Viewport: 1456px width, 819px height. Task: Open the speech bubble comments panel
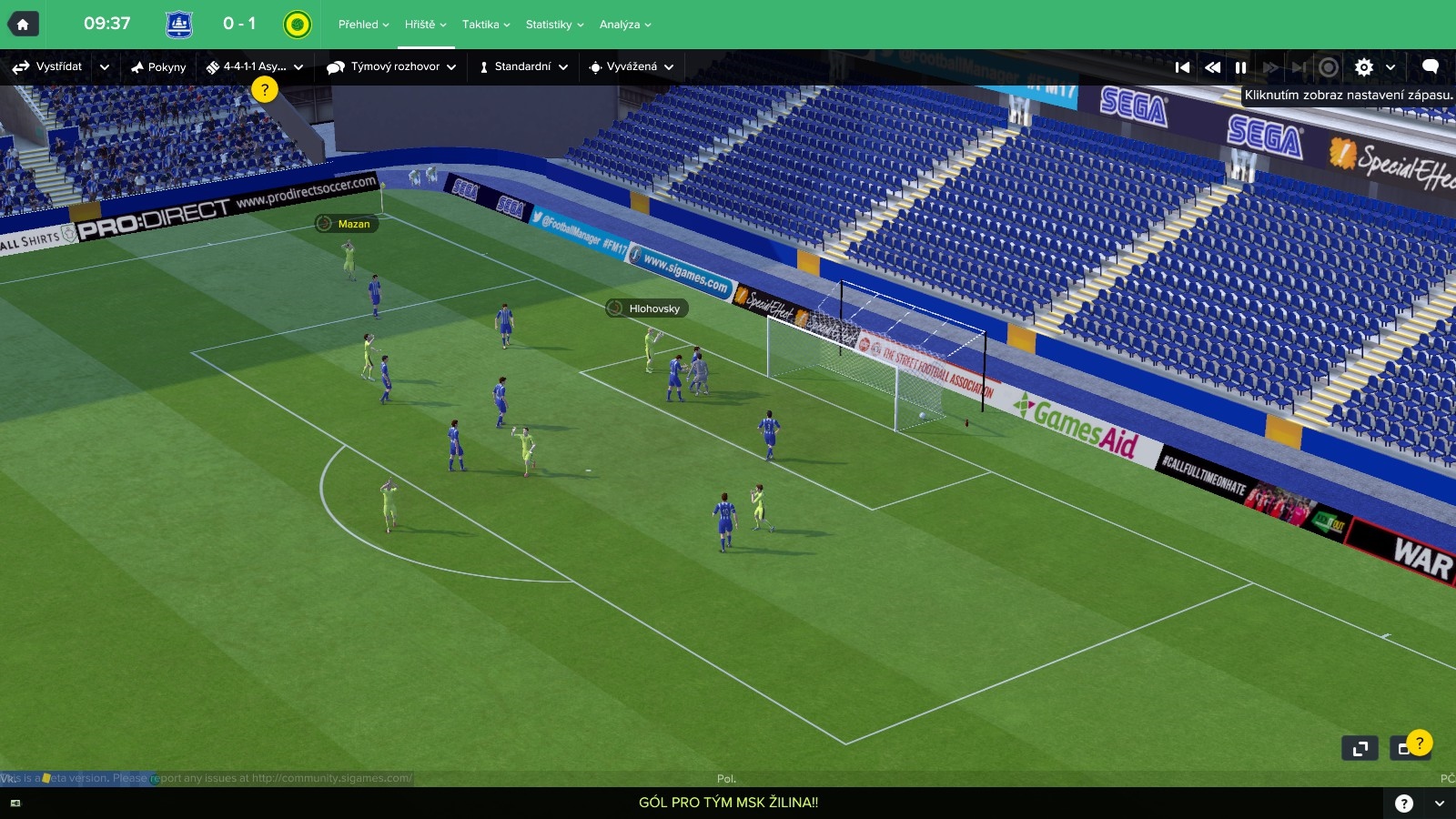click(1430, 66)
